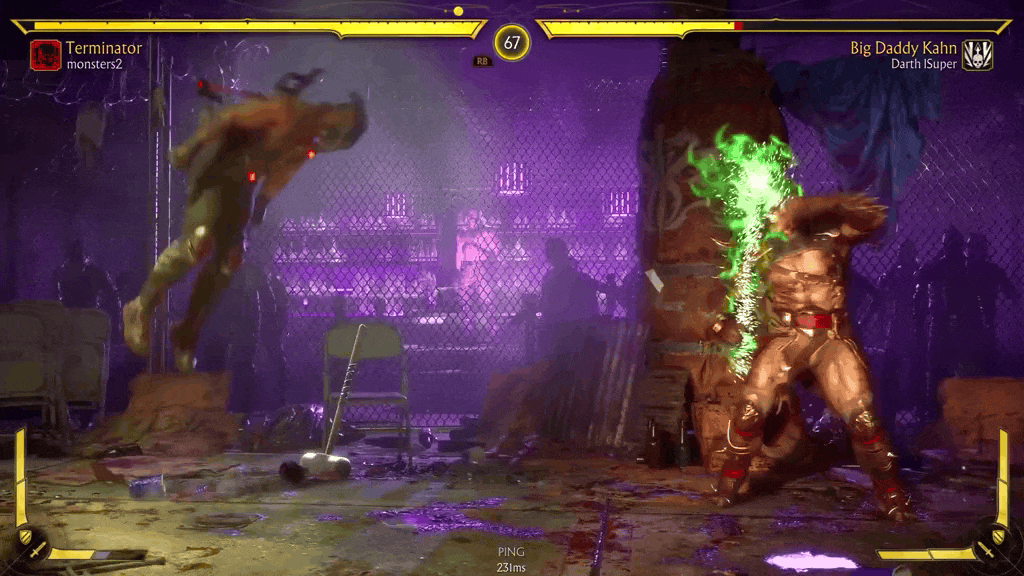This screenshot has height=576, width=1024.
Task: Select Big Daddy Kahn's helmet emblem icon
Action: coord(977,54)
